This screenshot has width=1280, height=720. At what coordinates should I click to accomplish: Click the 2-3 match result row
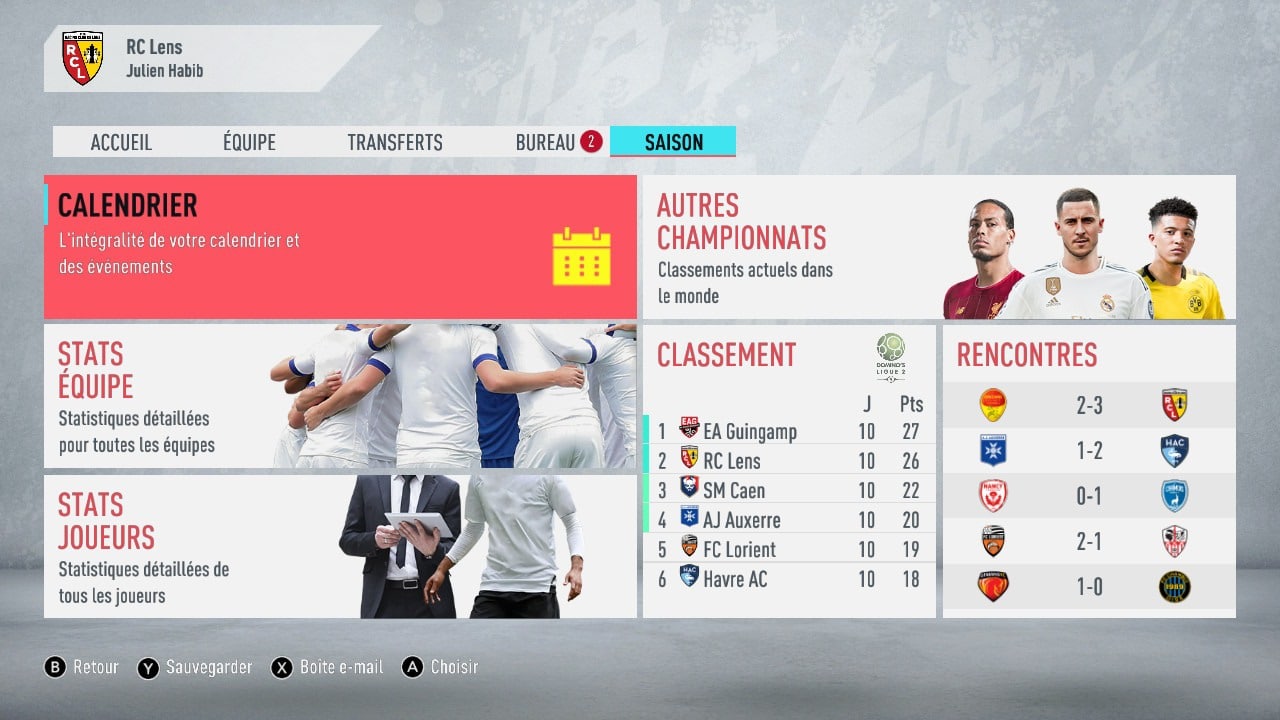click(1089, 405)
